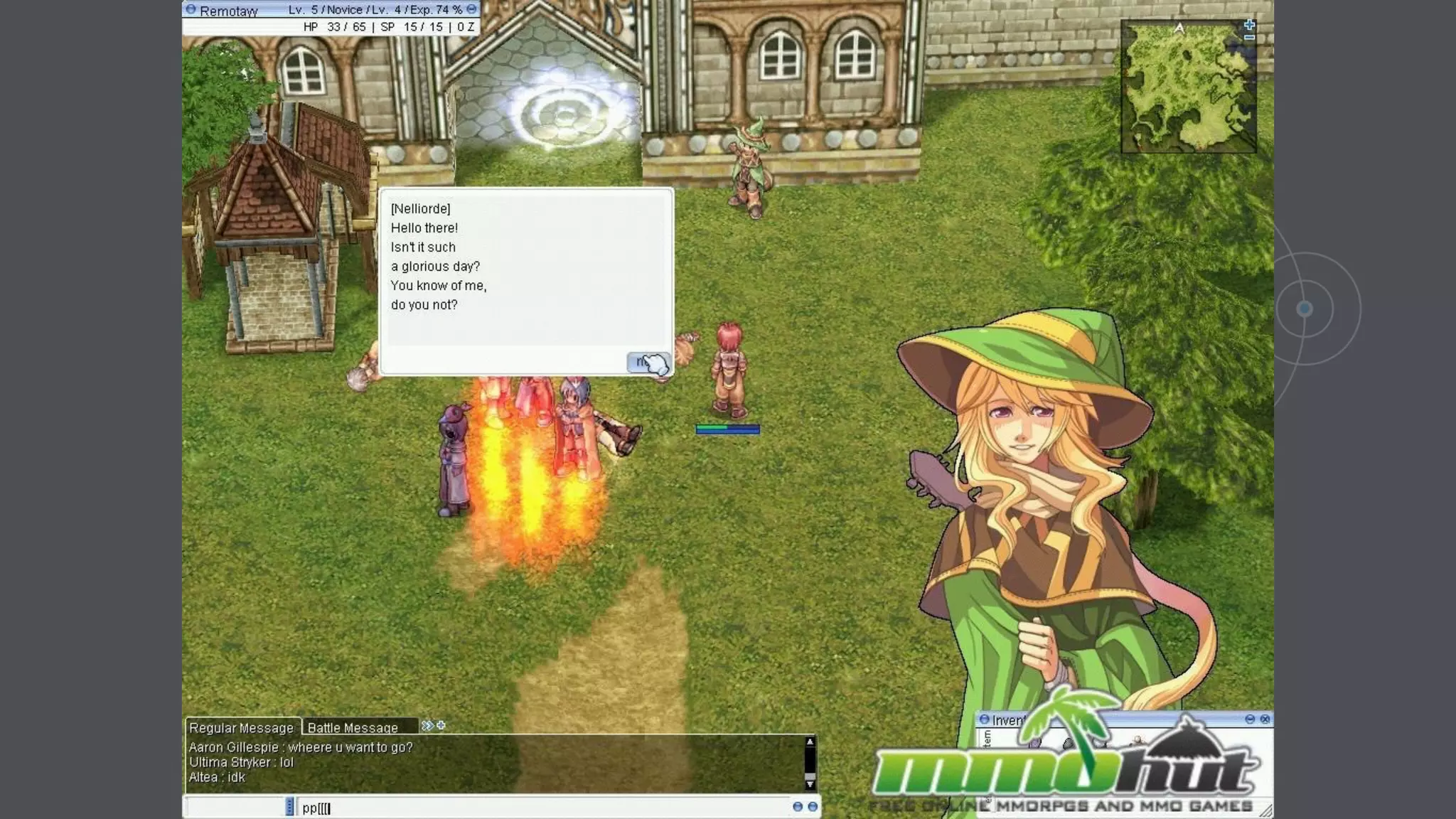Click the whisper recipient name field

(235, 807)
